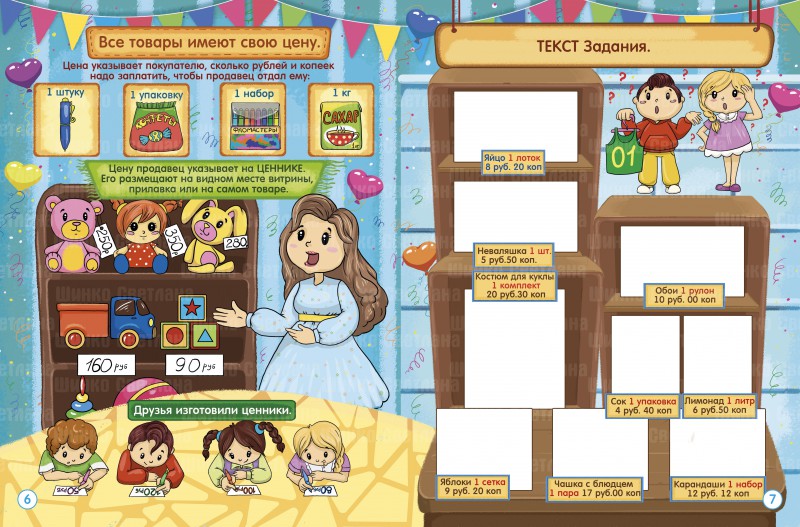Pick the Сок 1 упаковка price tag
The image size is (800, 527).
pyautogui.click(x=643, y=405)
